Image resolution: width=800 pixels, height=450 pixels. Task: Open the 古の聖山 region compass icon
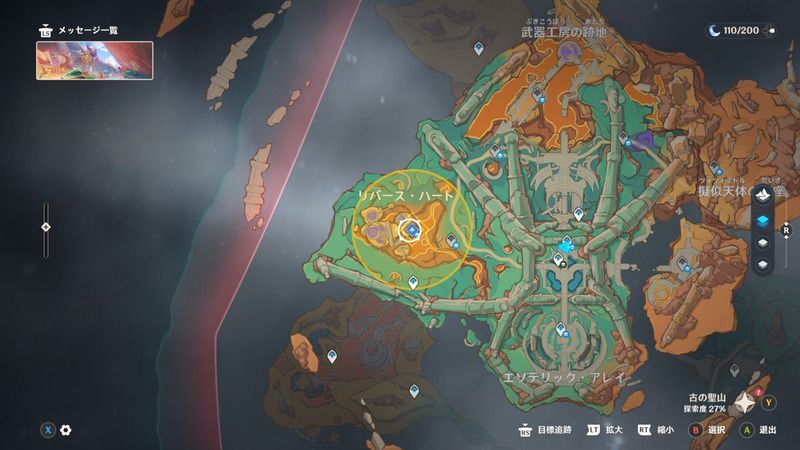click(746, 403)
